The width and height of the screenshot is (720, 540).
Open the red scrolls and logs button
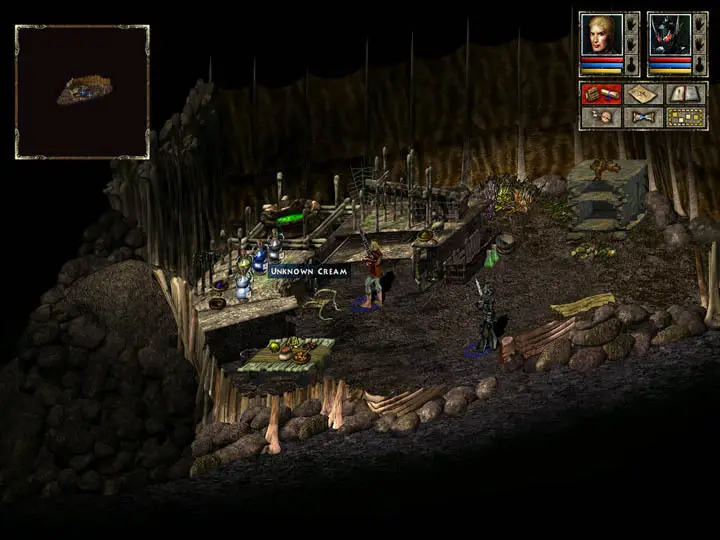(x=601, y=94)
